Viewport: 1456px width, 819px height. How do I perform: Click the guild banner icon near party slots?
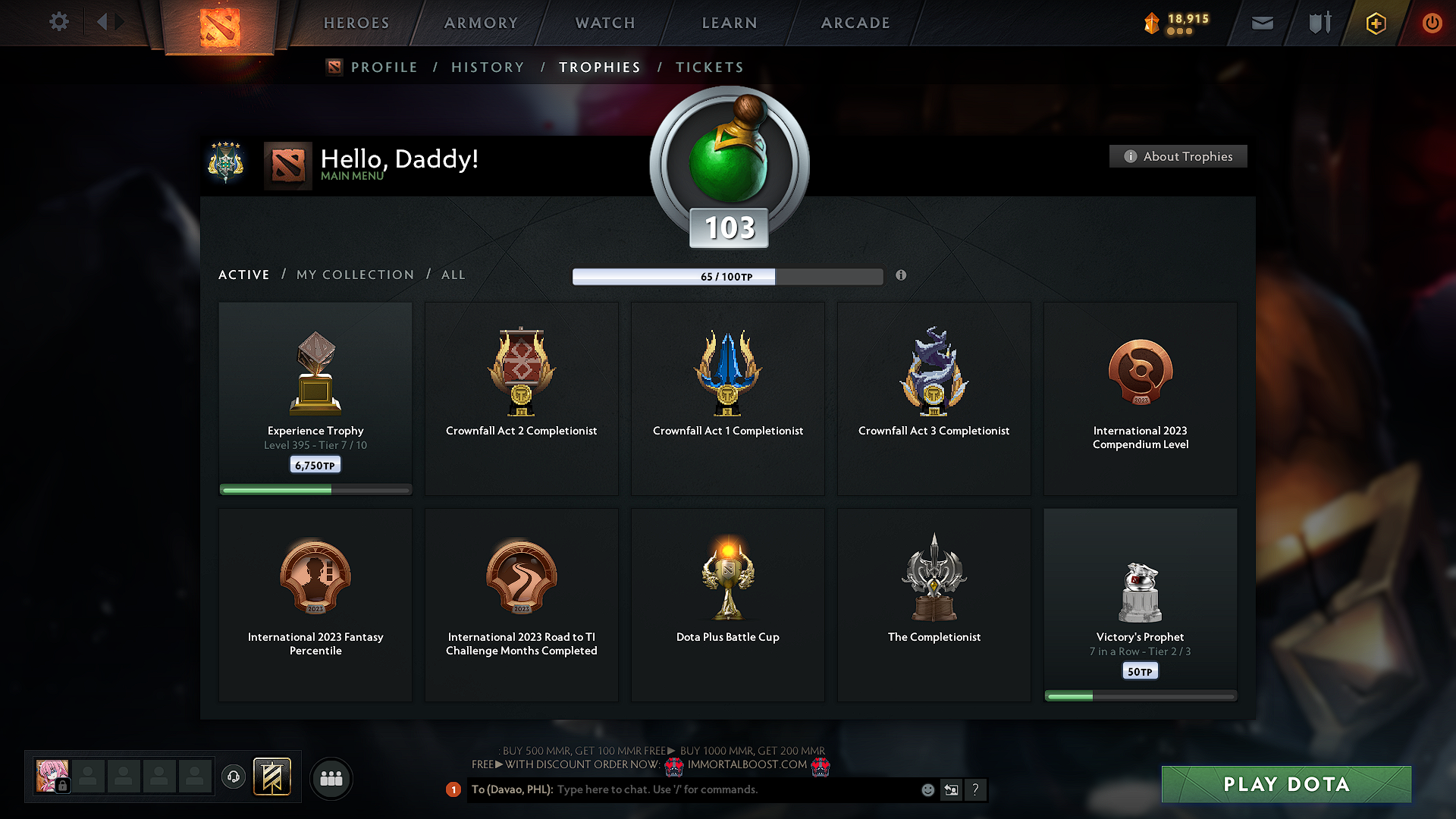[x=273, y=777]
